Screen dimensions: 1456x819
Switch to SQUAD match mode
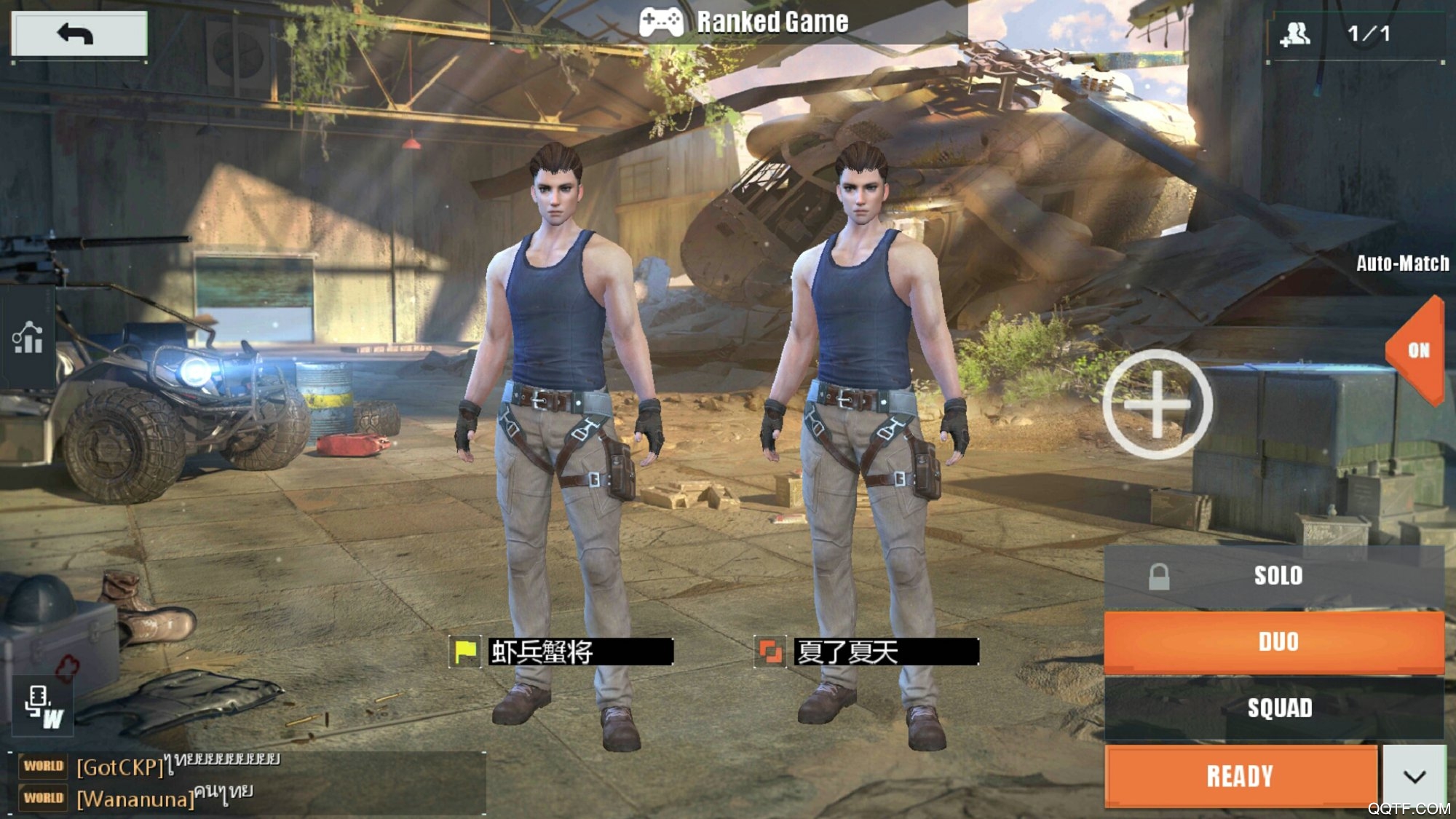point(1276,706)
